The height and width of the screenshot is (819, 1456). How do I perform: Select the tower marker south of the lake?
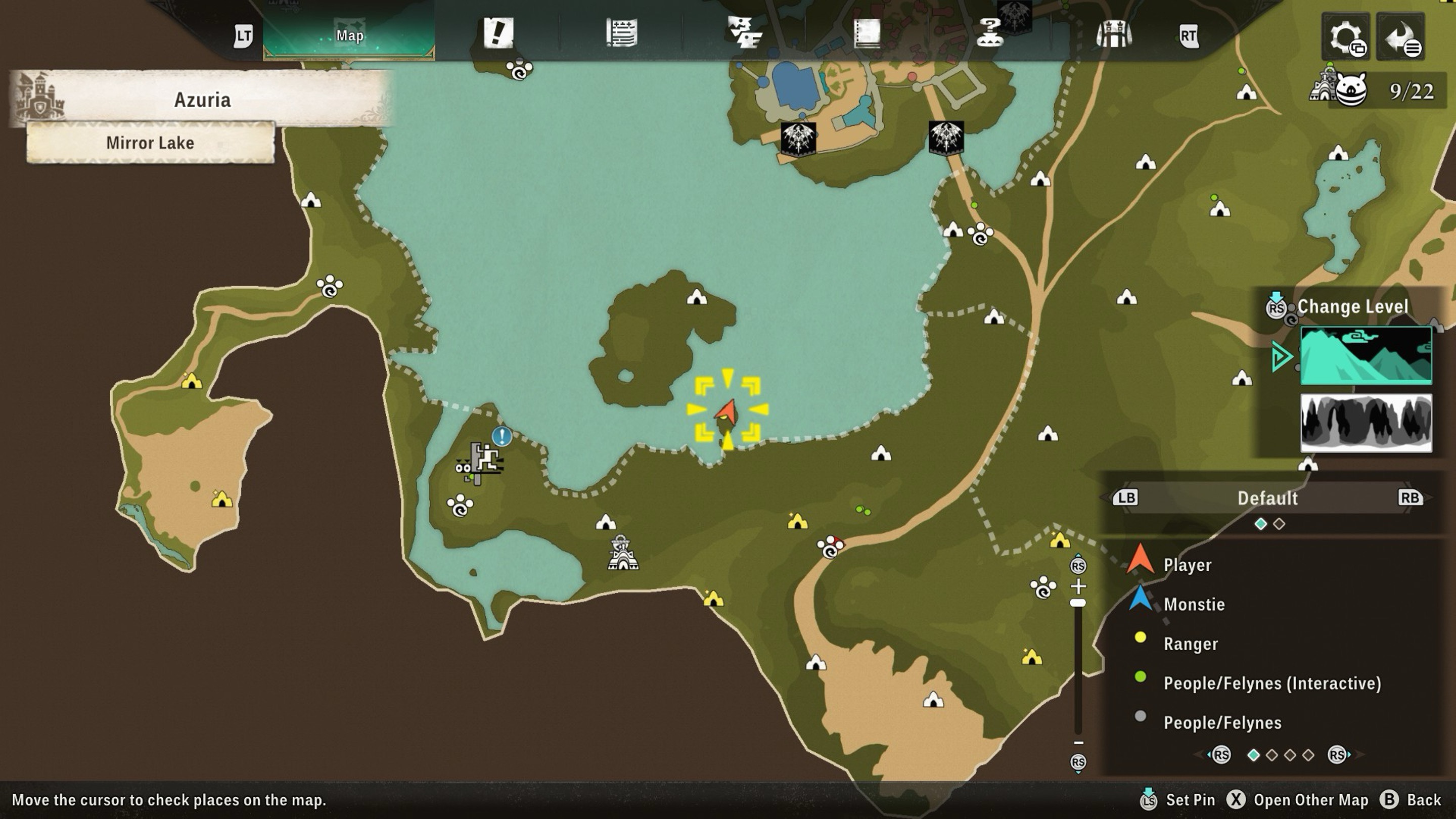point(622,553)
